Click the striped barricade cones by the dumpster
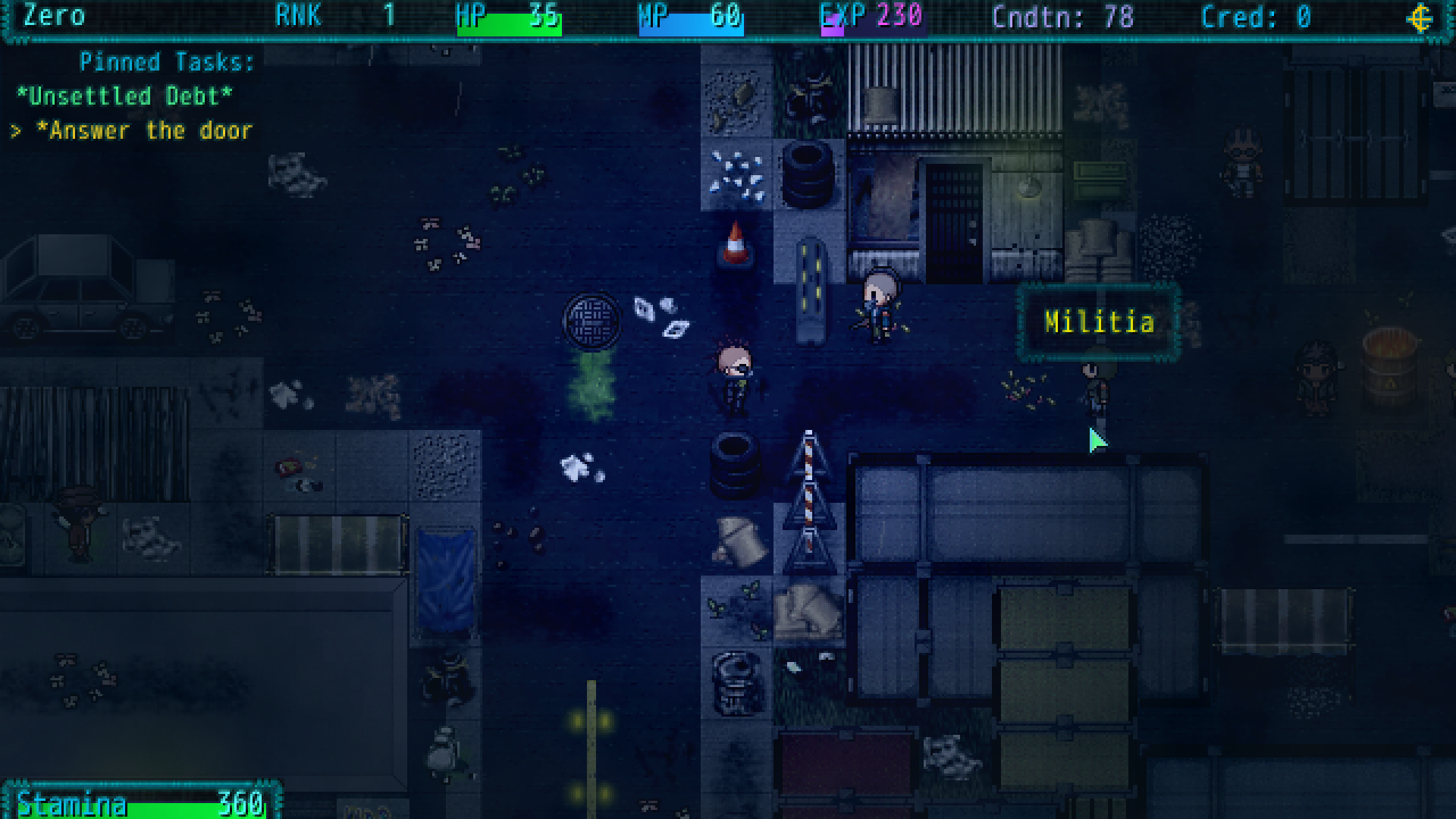Viewport: 1456px width, 819px height. [x=810, y=500]
